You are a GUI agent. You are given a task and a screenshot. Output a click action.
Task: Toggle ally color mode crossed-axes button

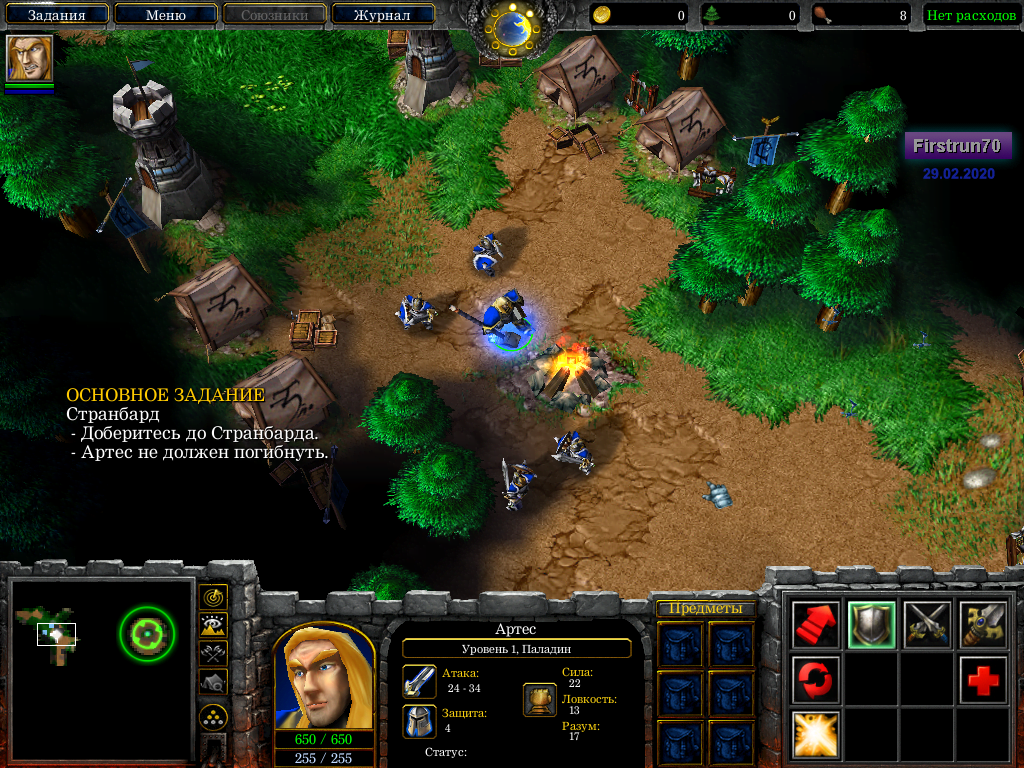click(x=213, y=653)
